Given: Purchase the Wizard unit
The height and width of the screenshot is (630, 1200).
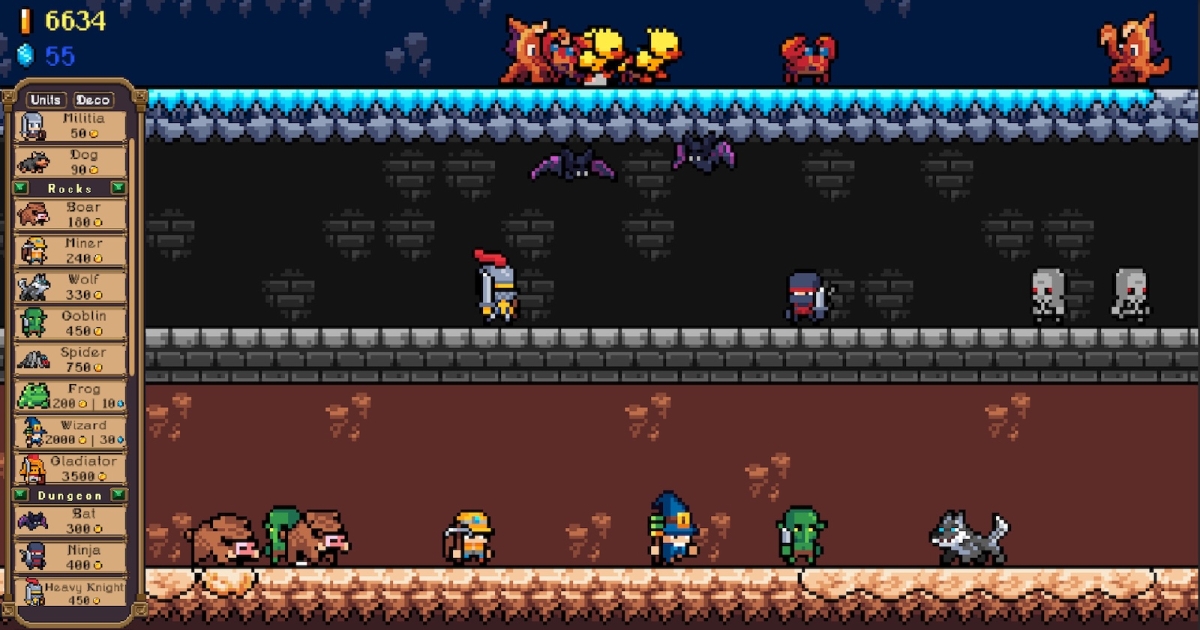Looking at the screenshot, I should pos(70,432).
